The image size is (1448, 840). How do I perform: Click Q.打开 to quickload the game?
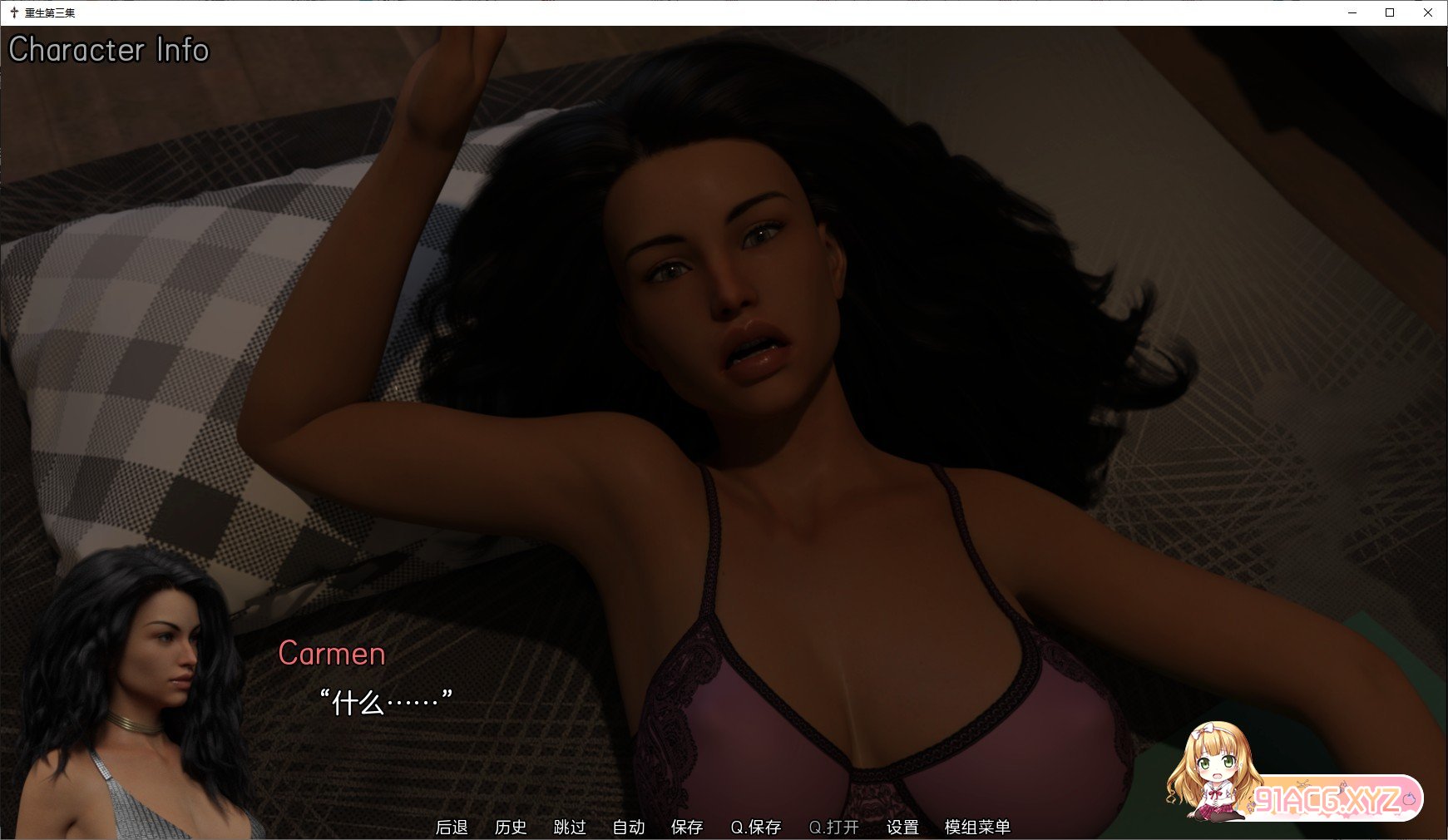point(834,828)
